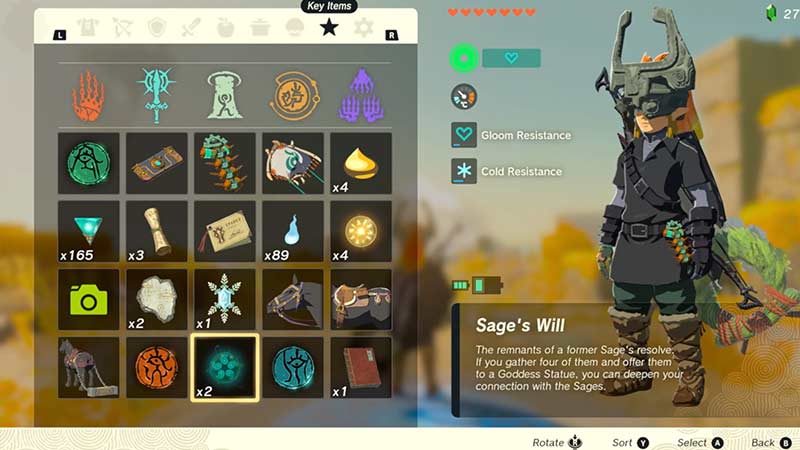Select the snowflake crystal item

tap(225, 299)
